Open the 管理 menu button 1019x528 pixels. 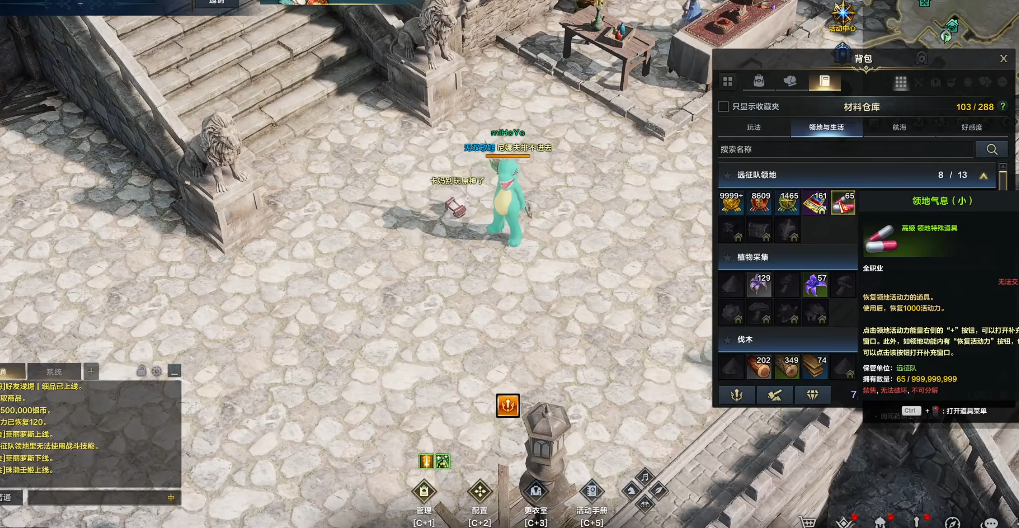[x=424, y=491]
